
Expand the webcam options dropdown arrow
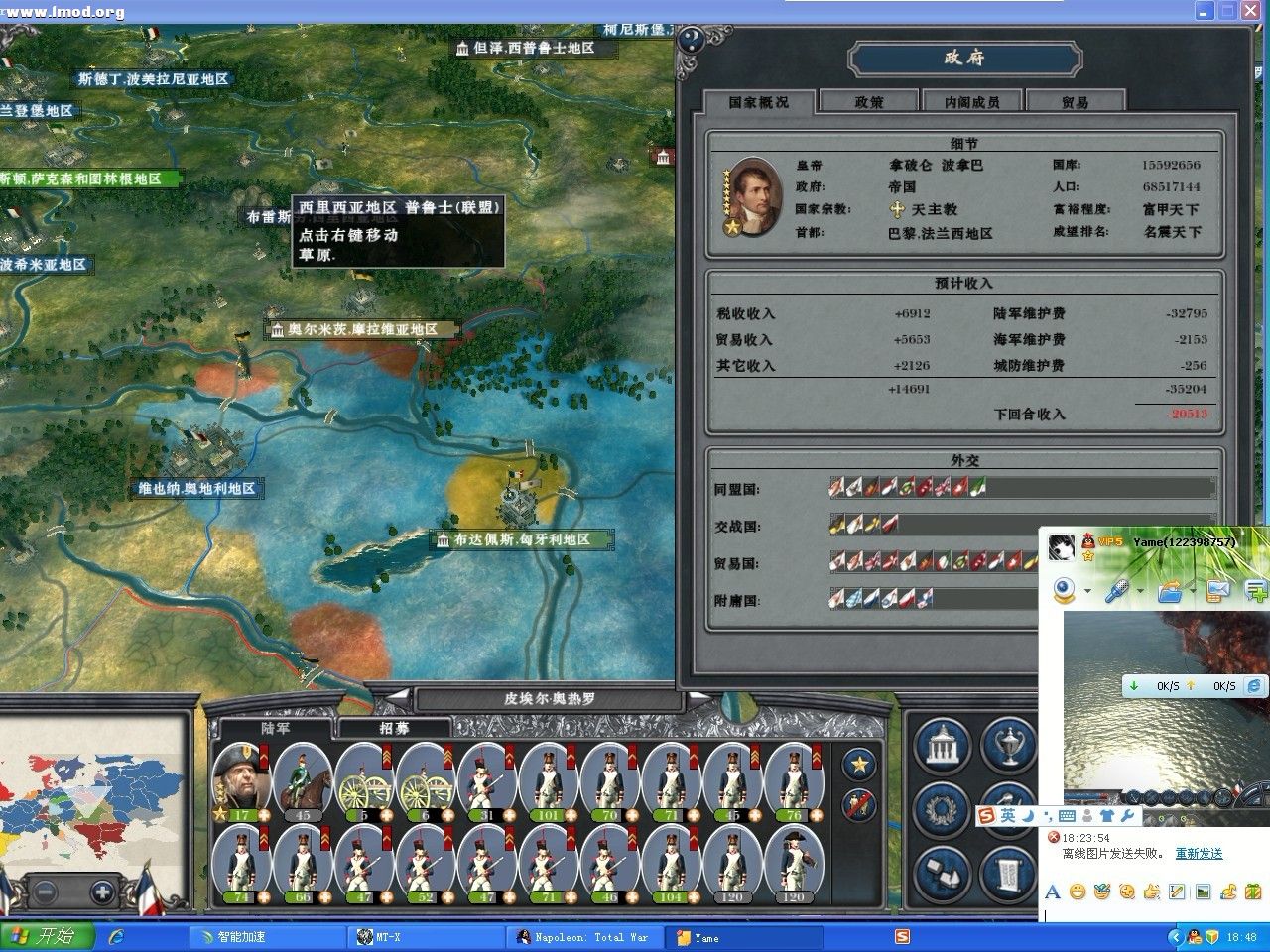tap(1087, 590)
